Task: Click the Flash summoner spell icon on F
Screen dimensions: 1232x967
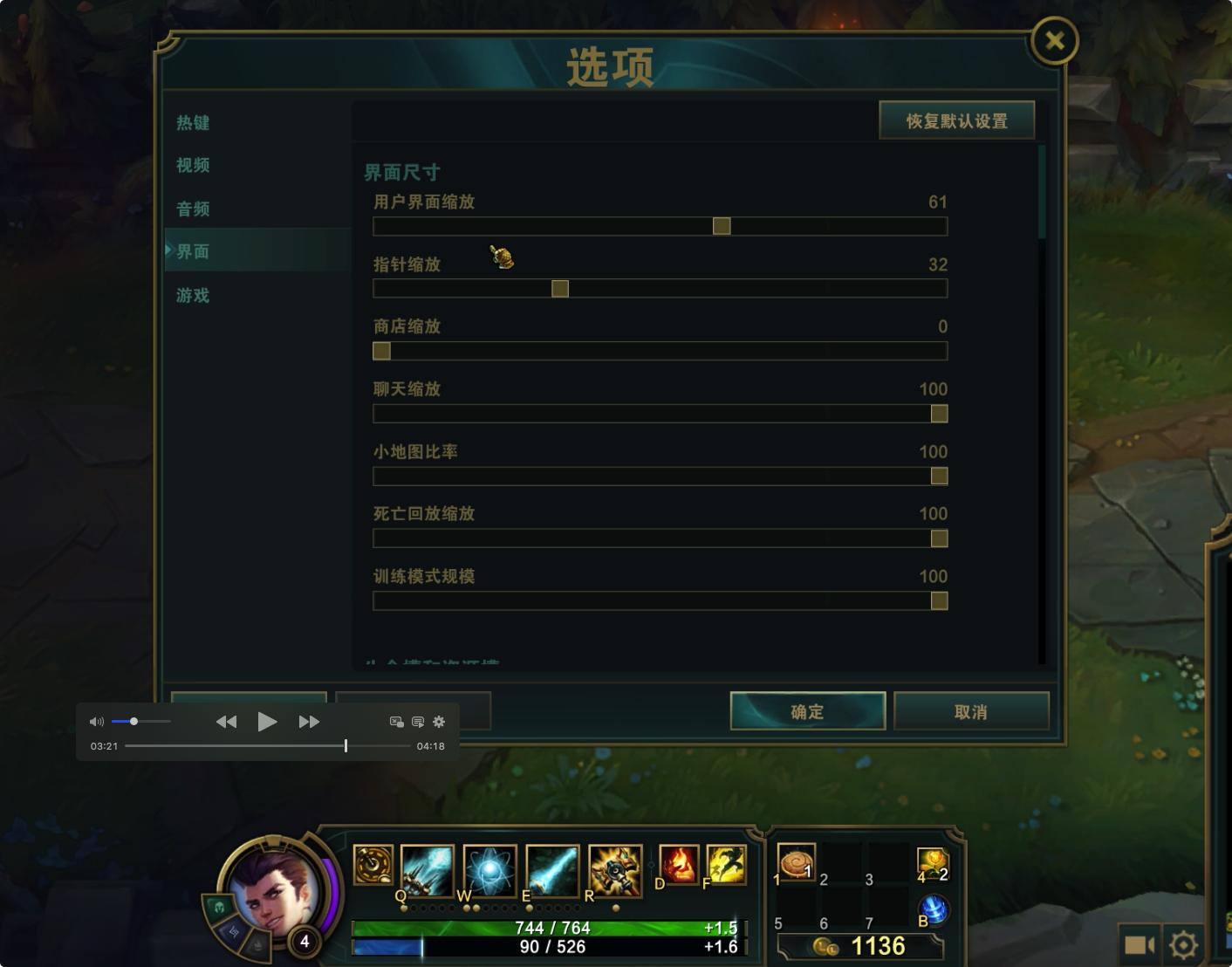Action: coord(726,865)
